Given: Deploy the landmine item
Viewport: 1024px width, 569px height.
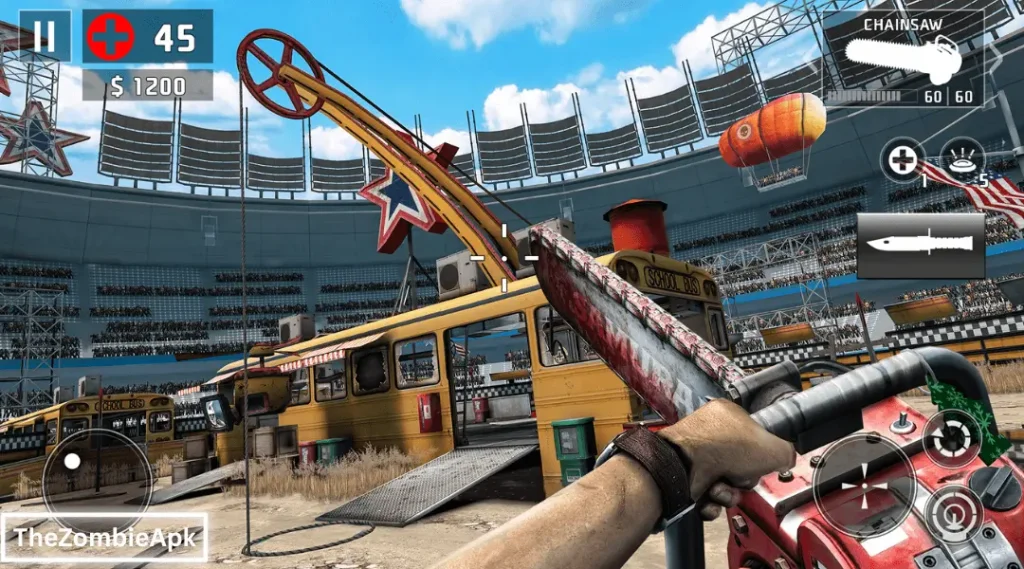Looking at the screenshot, I should point(962,160).
